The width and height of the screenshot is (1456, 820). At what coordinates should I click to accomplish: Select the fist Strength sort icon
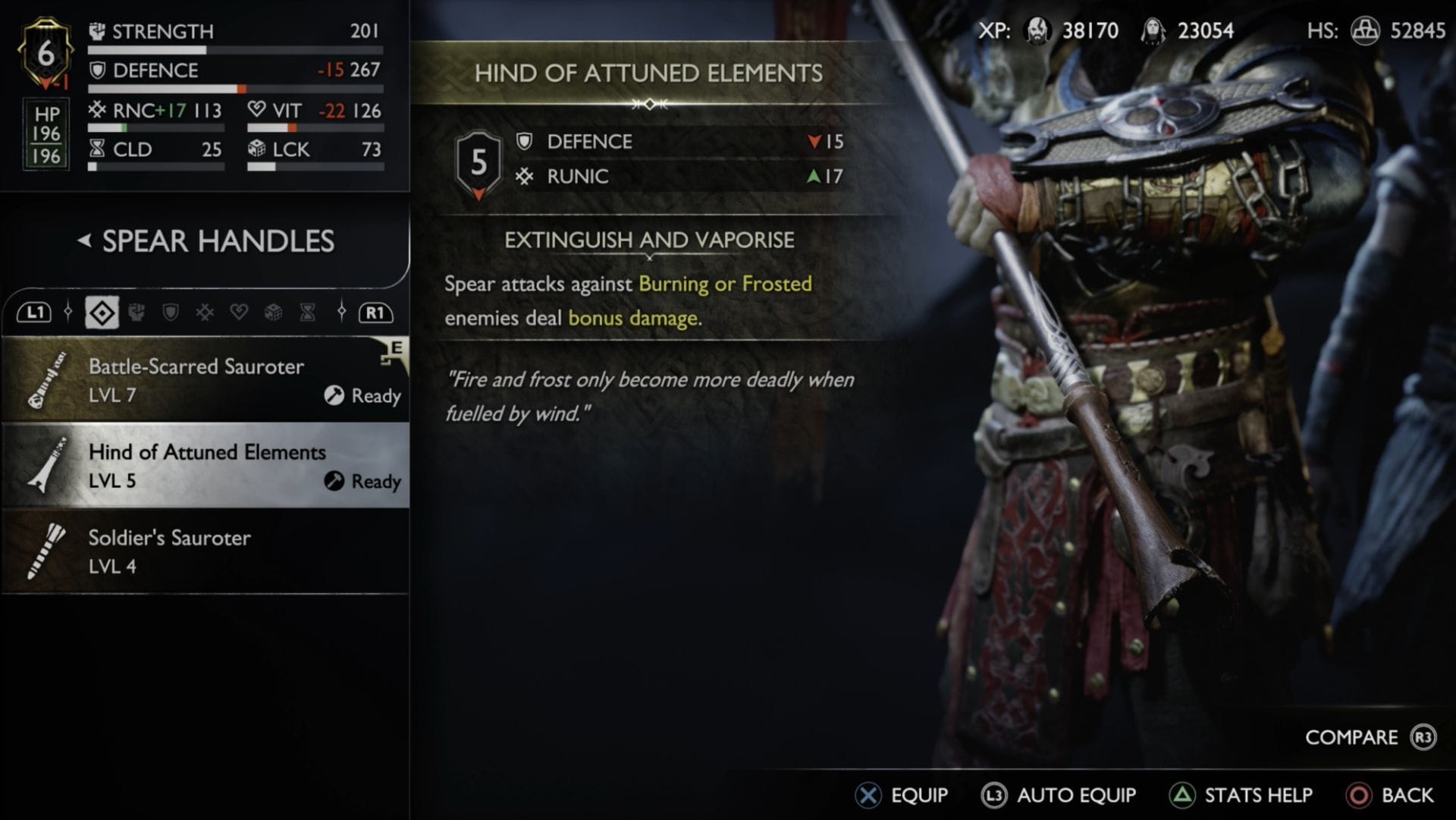pyautogui.click(x=138, y=311)
